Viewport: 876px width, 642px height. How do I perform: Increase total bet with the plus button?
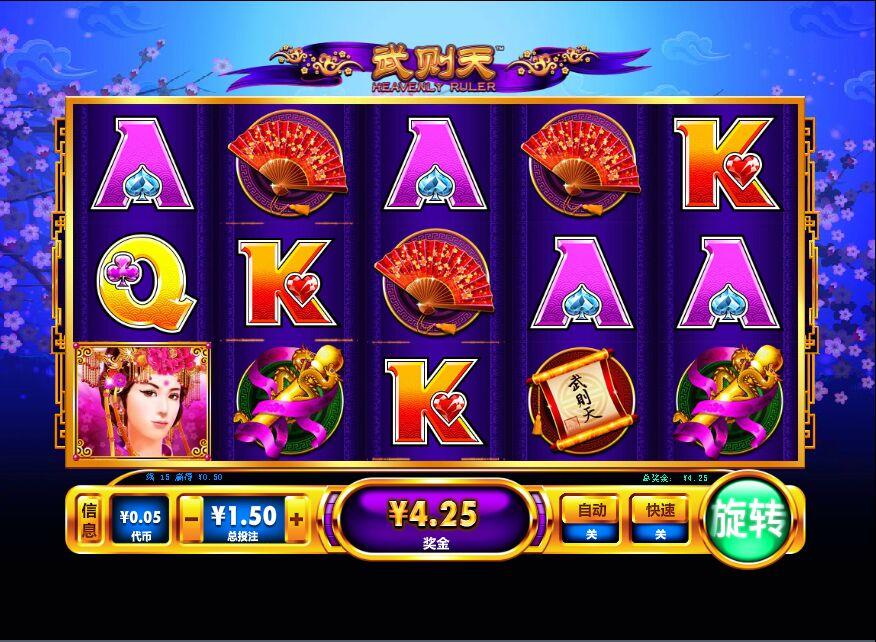[296, 519]
